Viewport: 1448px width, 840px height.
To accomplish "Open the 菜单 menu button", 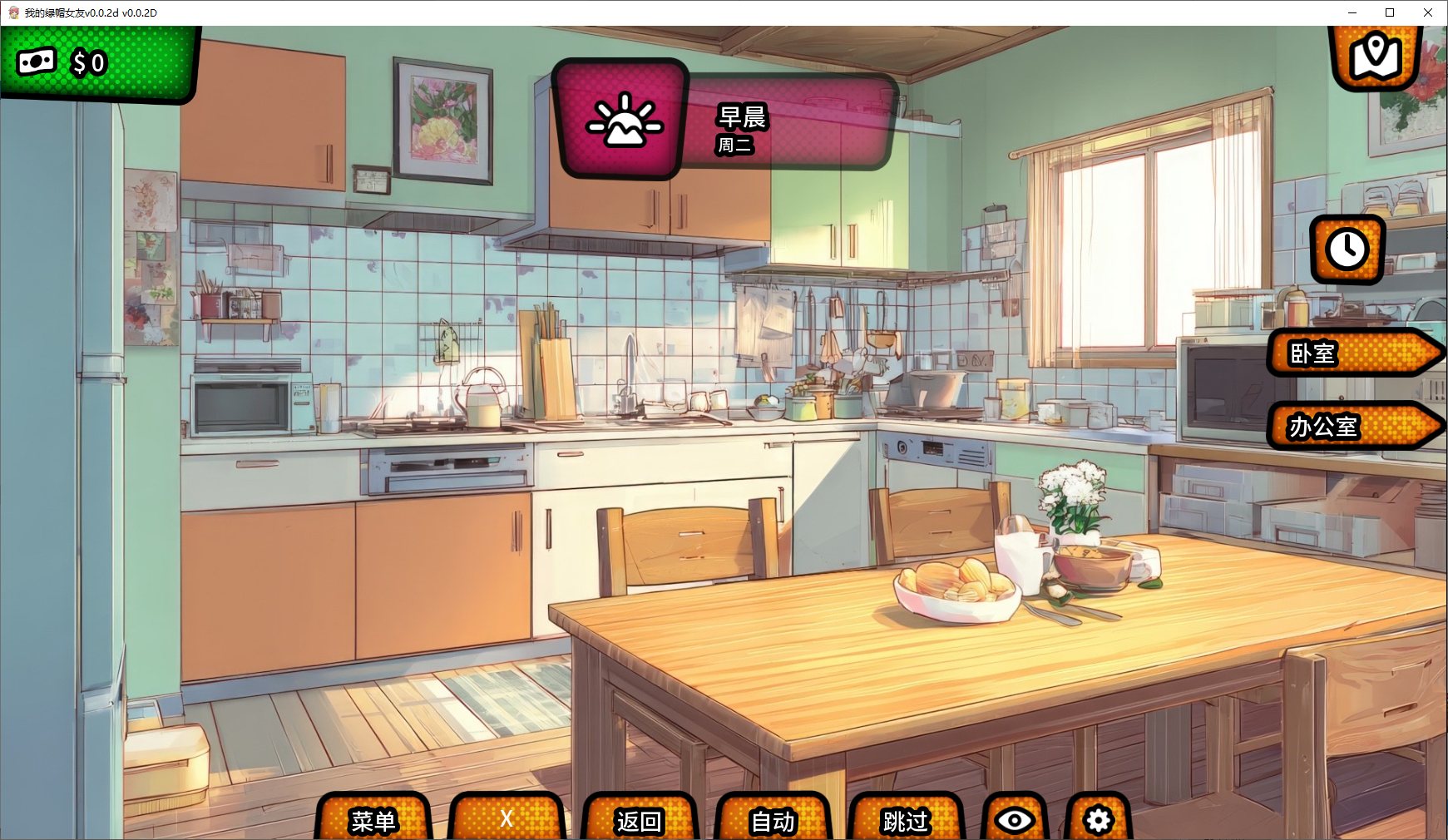I will [373, 820].
